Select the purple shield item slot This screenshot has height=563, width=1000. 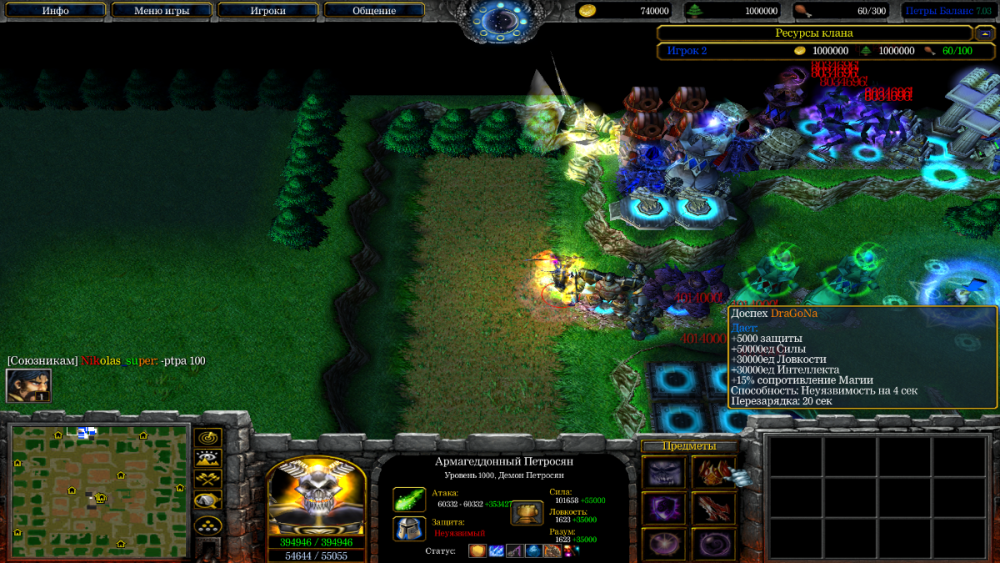click(x=663, y=508)
